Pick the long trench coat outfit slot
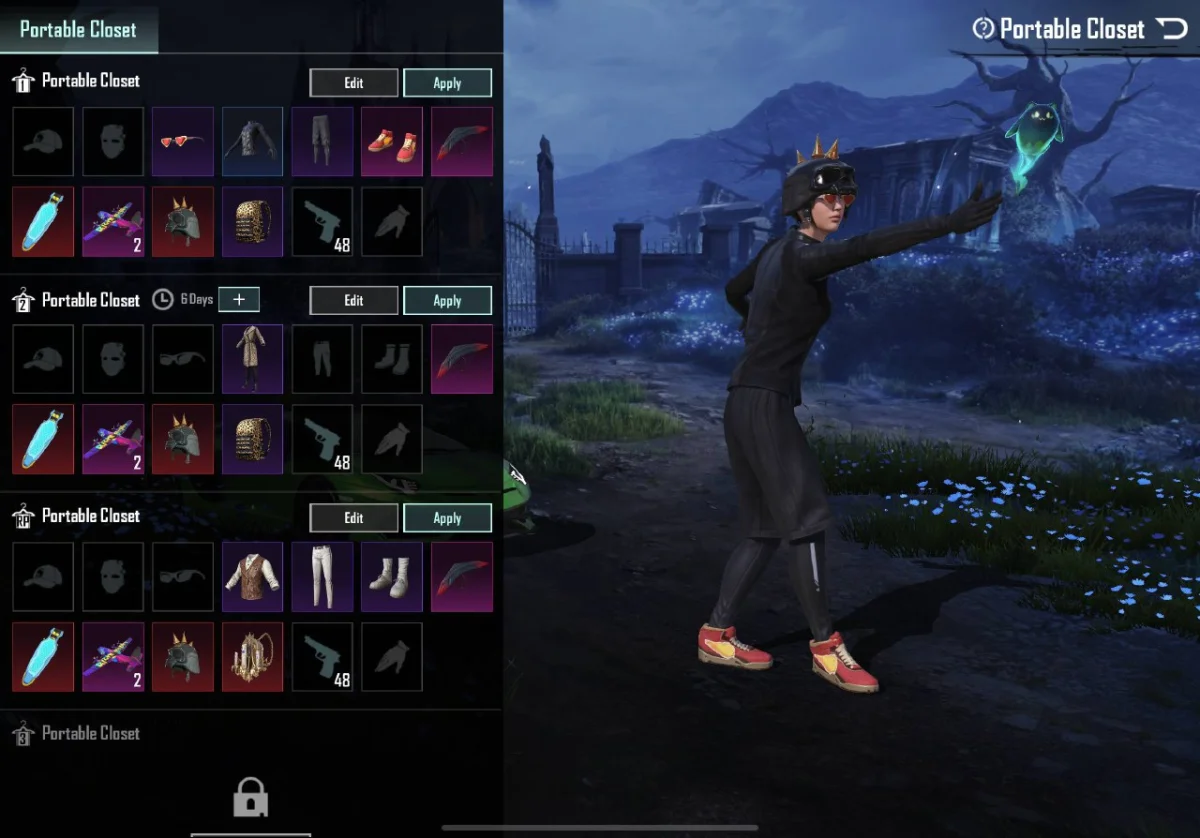This screenshot has height=838, width=1200. point(252,358)
